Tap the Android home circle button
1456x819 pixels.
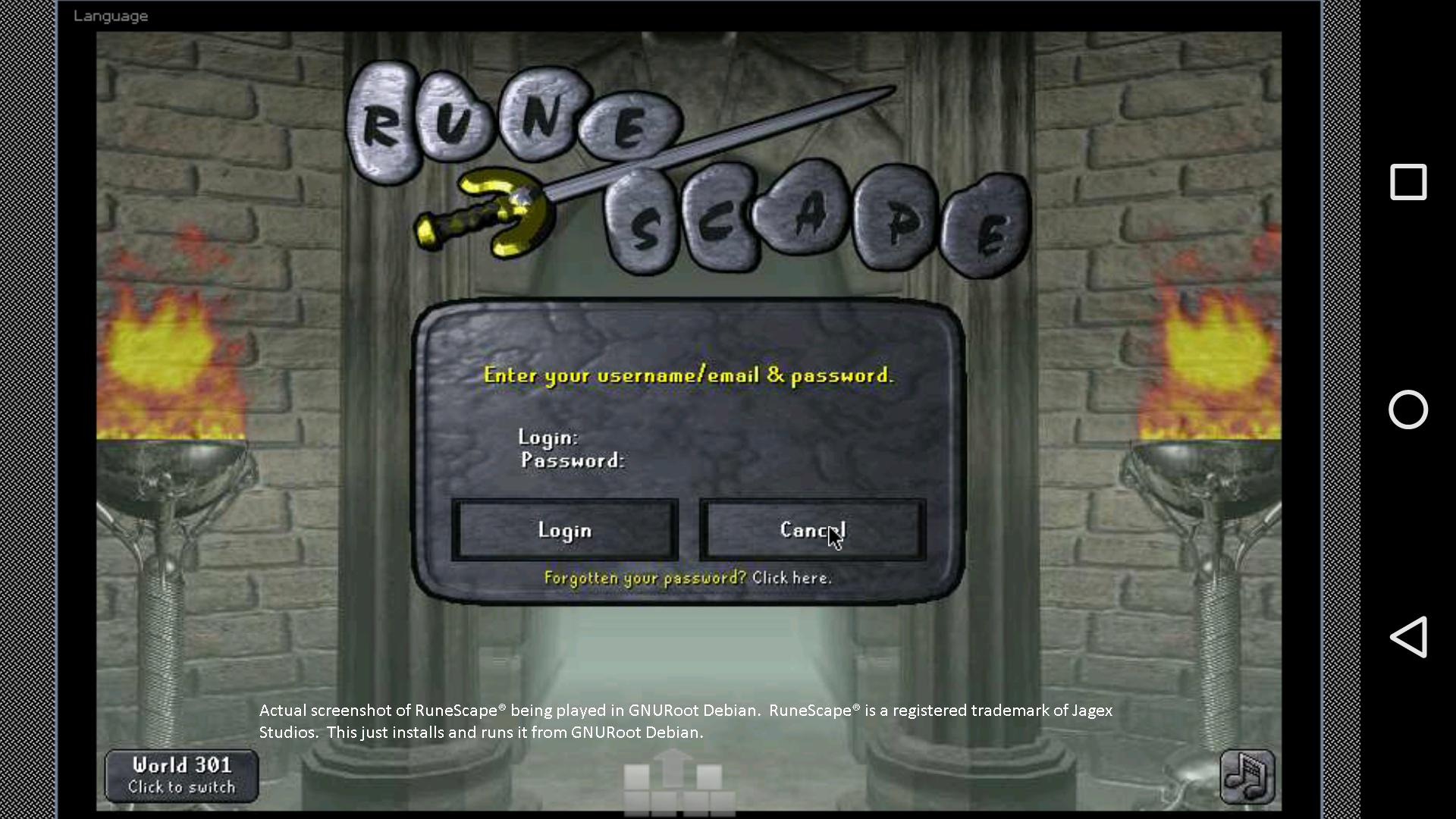[x=1408, y=410]
